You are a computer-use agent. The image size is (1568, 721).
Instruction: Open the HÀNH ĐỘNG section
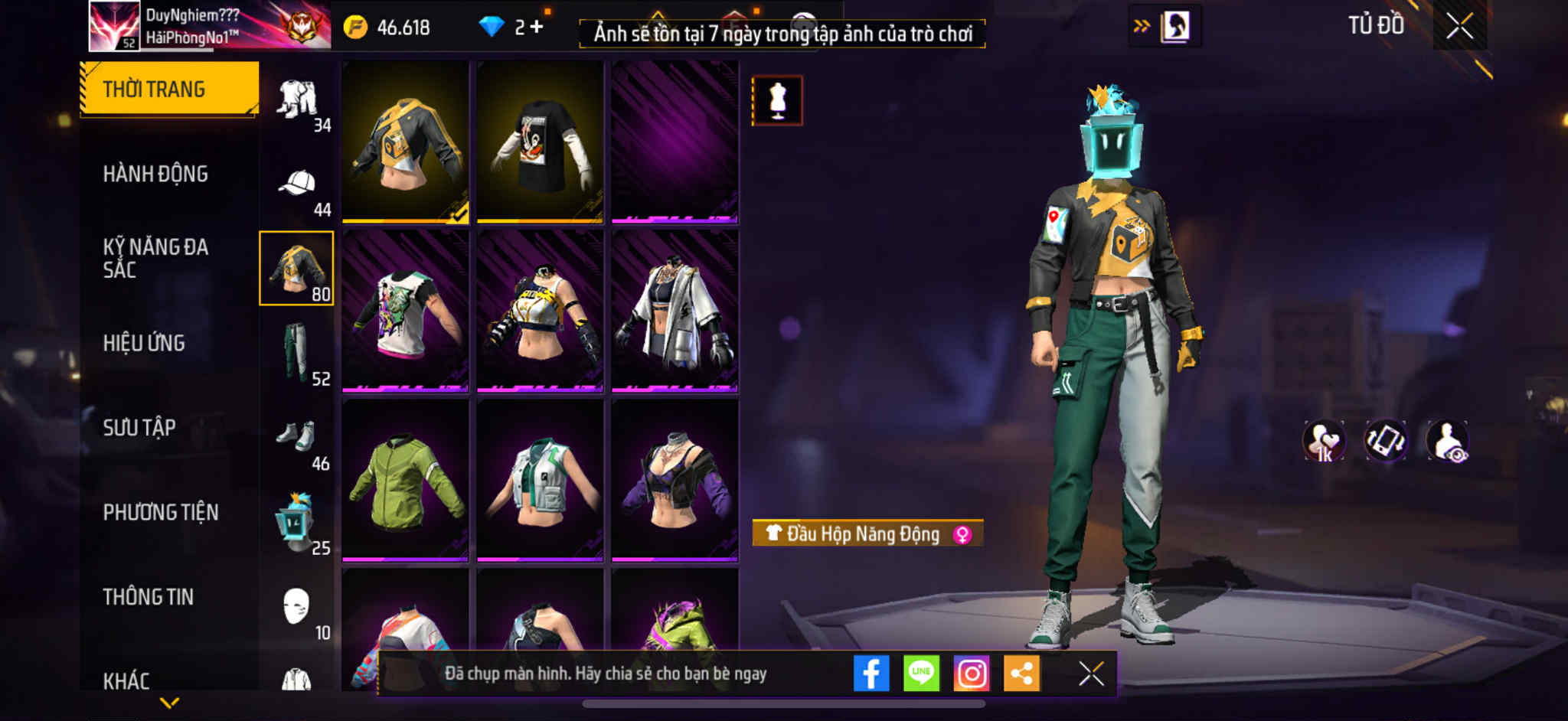tap(155, 174)
